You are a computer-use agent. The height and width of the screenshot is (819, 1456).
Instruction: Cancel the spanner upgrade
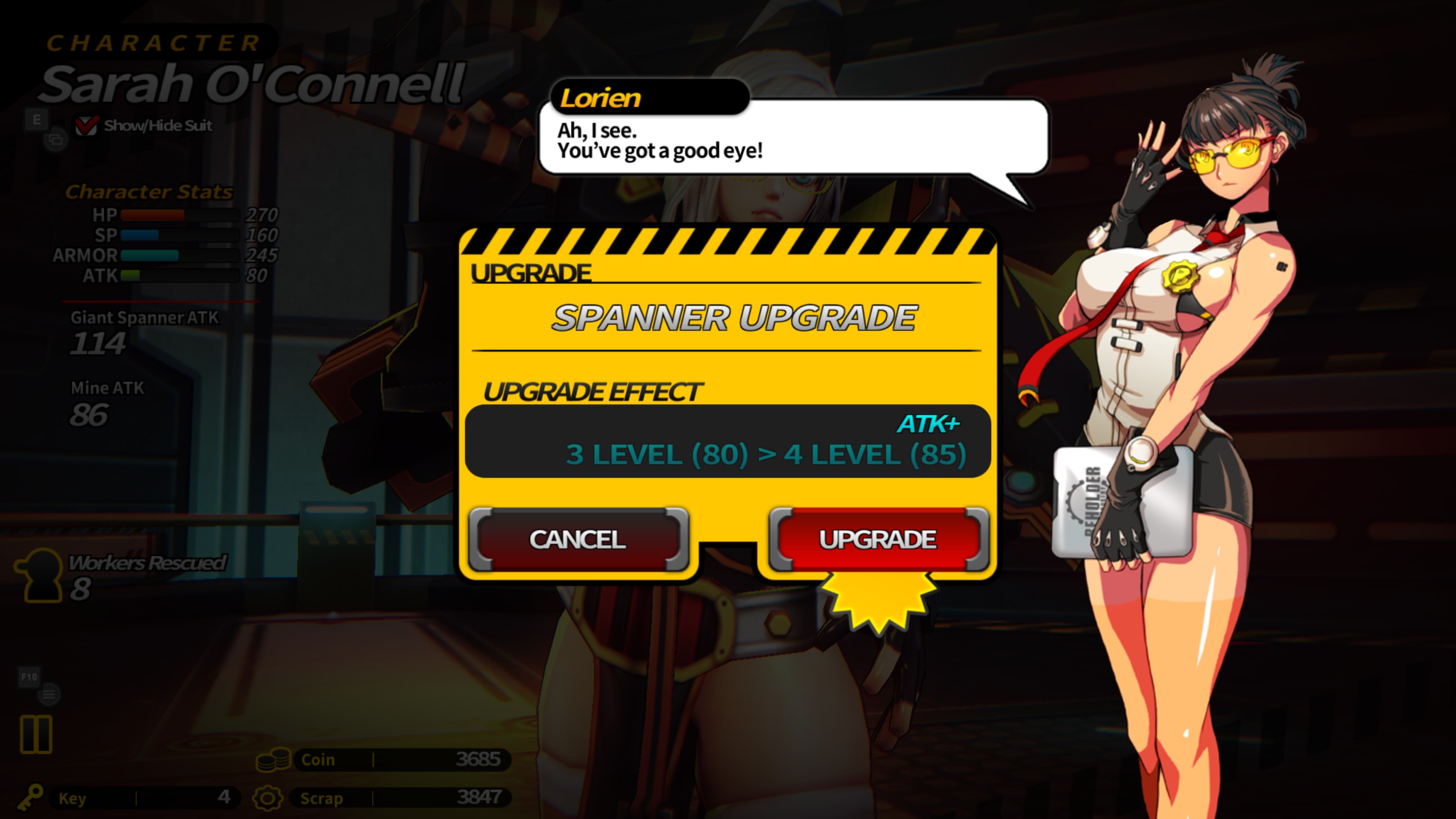[578, 539]
